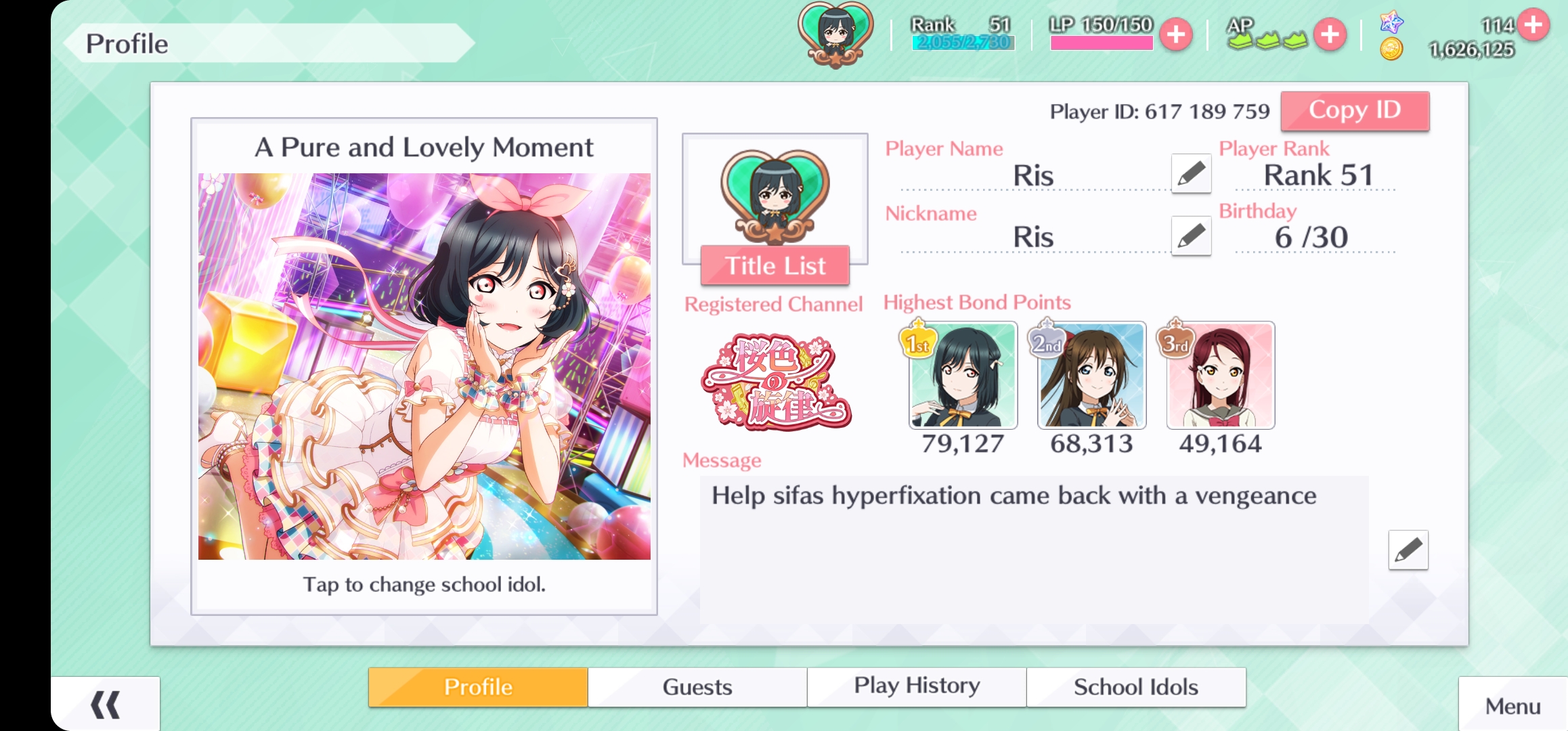
Task: Show the School Idols tab
Action: coord(1135,687)
